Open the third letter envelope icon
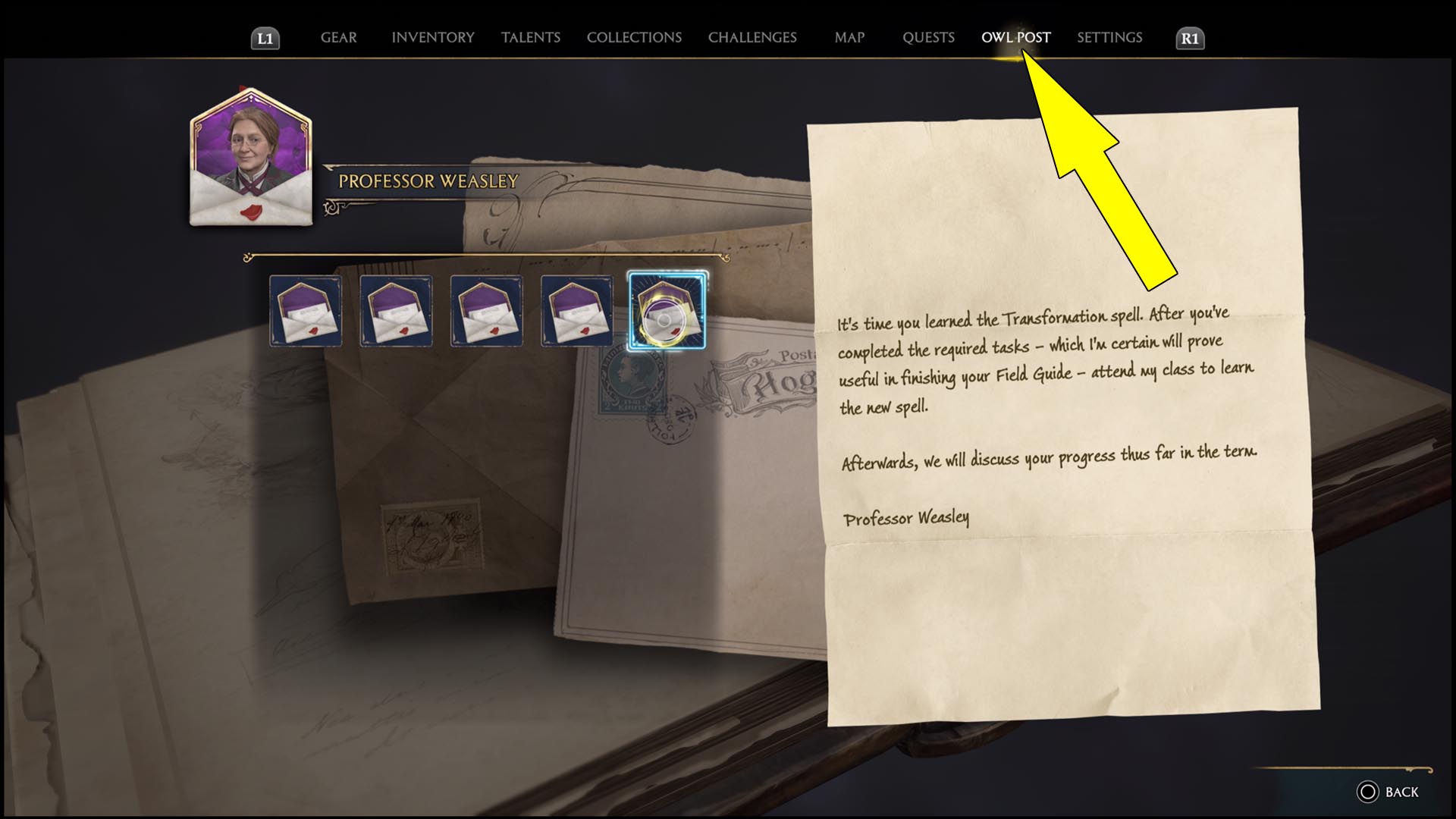Screen dimensions: 1456x819 [486, 311]
